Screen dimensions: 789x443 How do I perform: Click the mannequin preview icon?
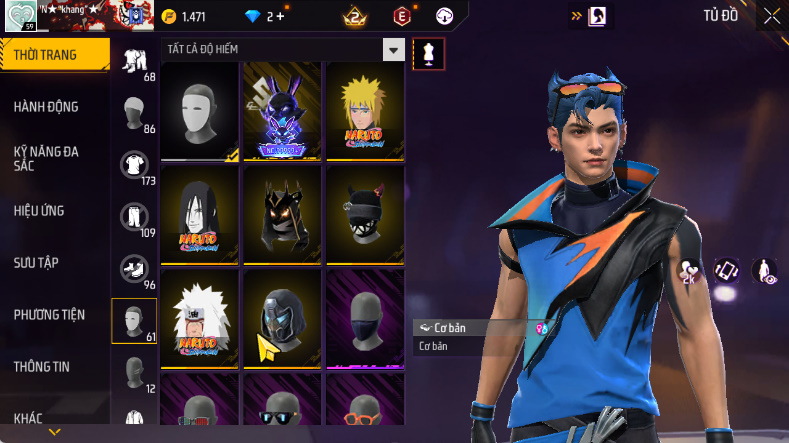point(429,54)
